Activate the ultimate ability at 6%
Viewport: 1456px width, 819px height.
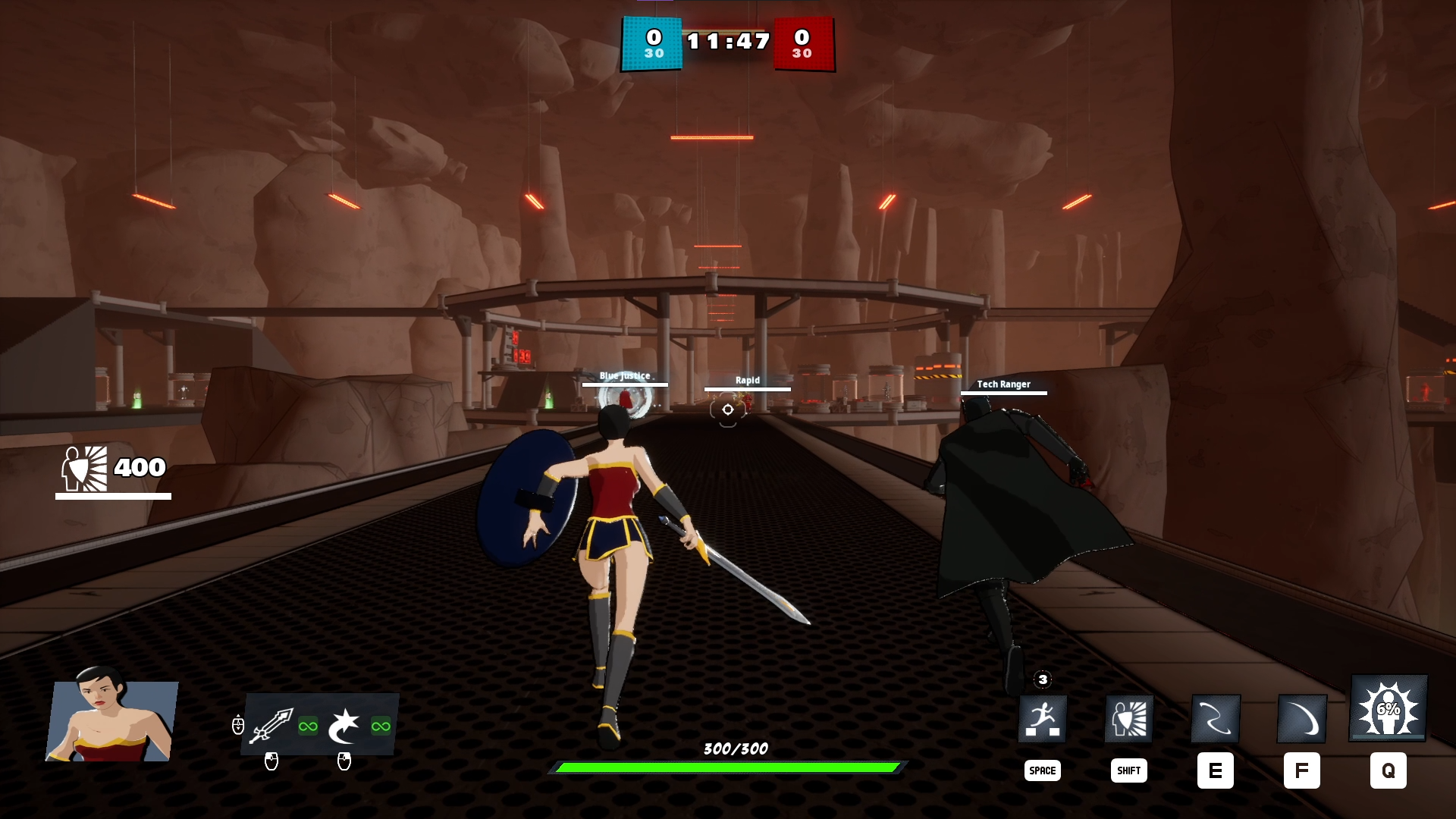click(1389, 709)
